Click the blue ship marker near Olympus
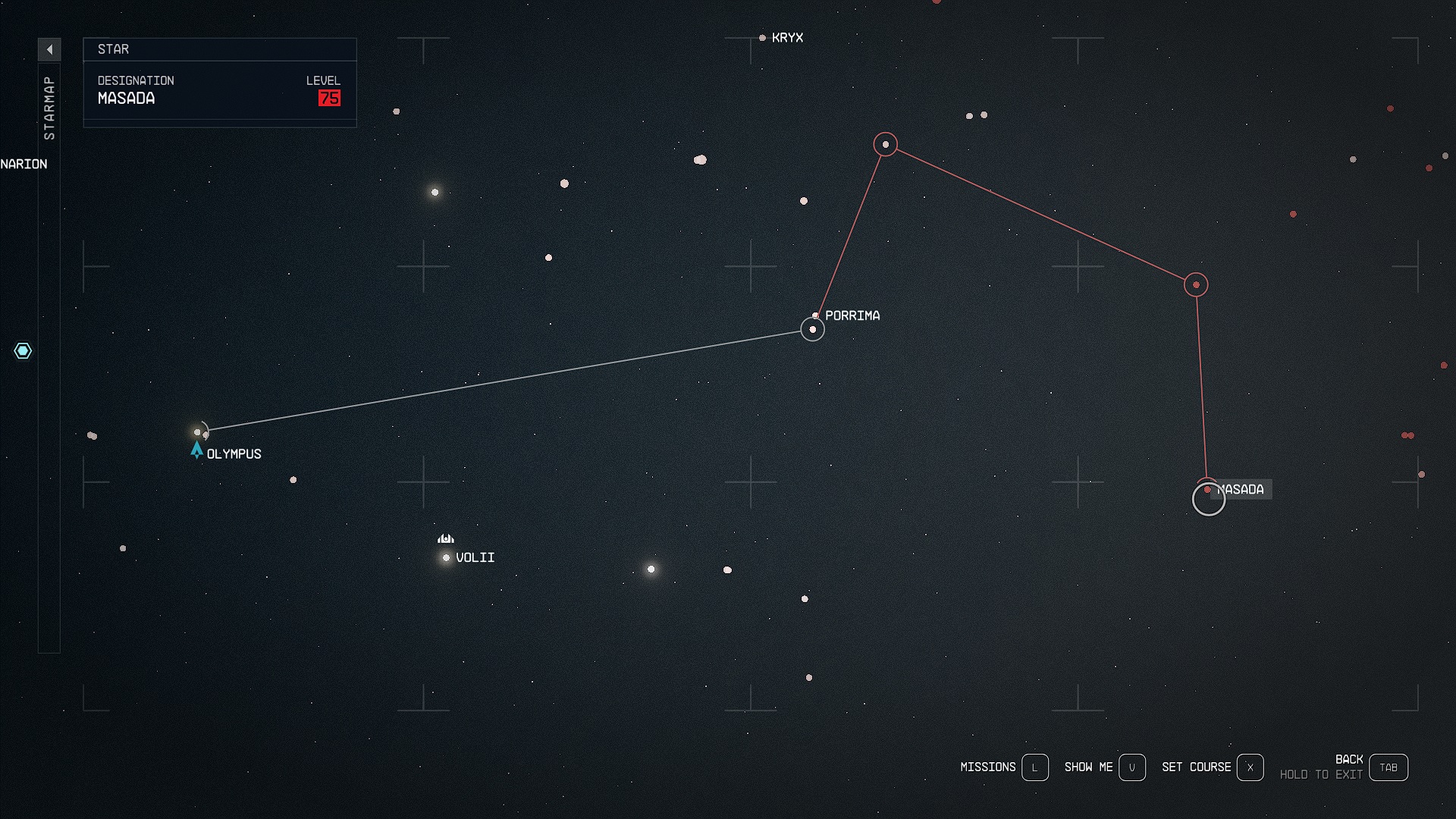 196,450
